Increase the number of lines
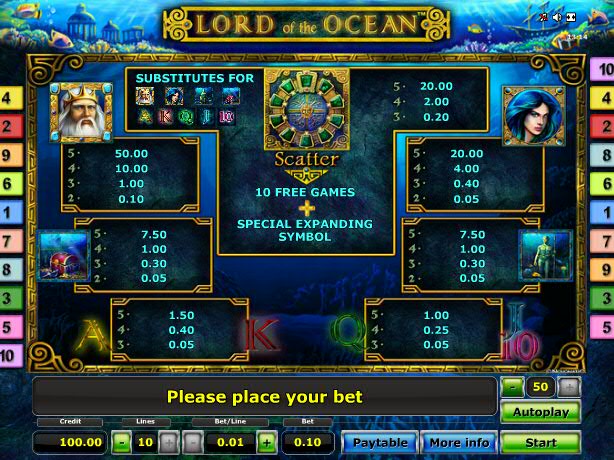This screenshot has height=460, width=614. coord(167,441)
